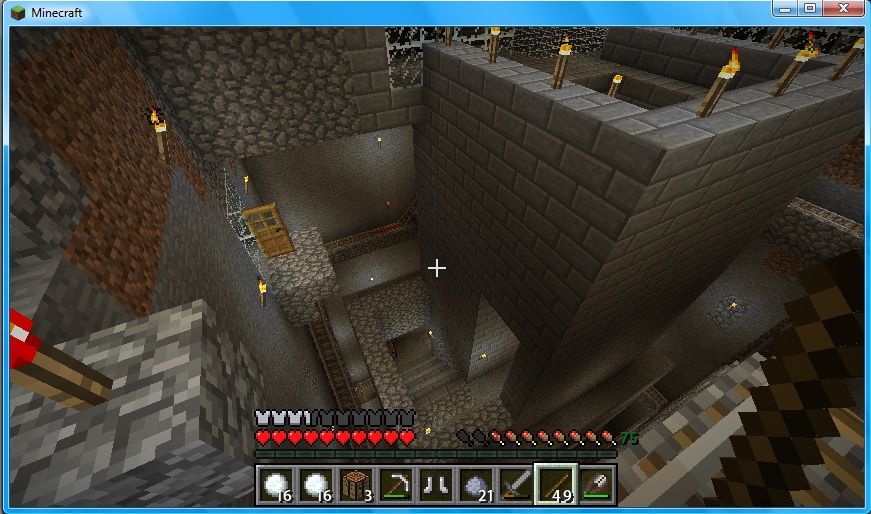This screenshot has width=871, height=514.
Task: Choose the flint and steel slot
Action: [x=595, y=484]
